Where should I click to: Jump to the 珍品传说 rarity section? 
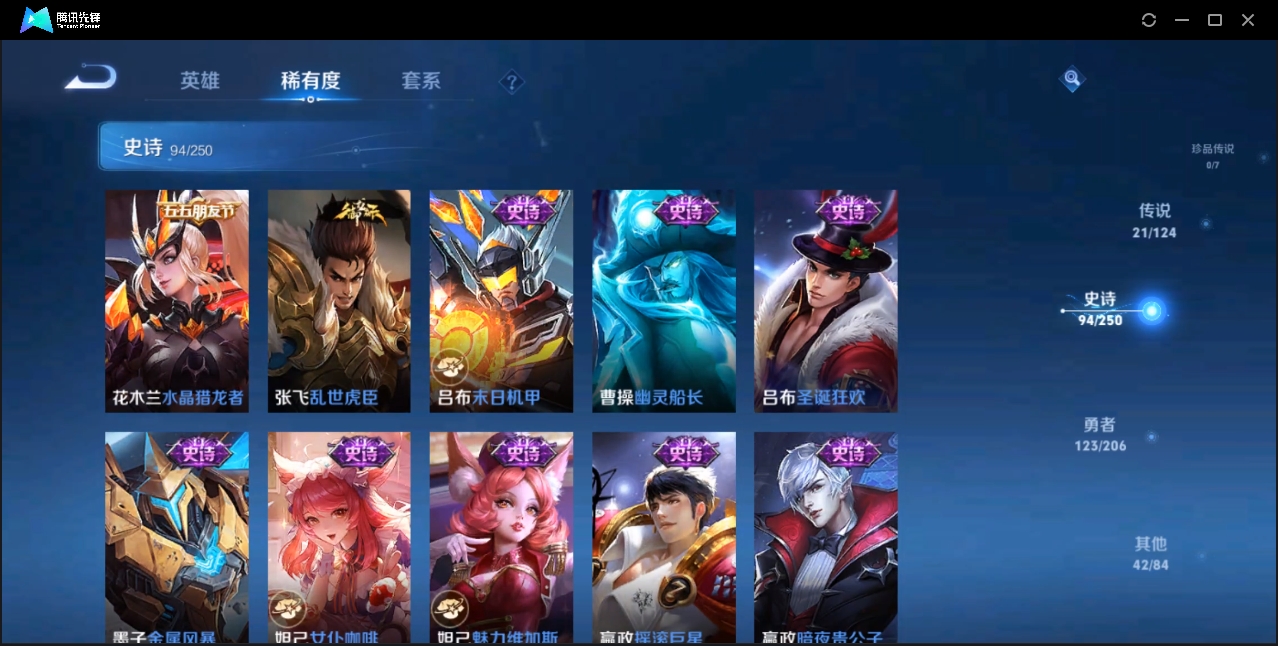pos(1212,155)
